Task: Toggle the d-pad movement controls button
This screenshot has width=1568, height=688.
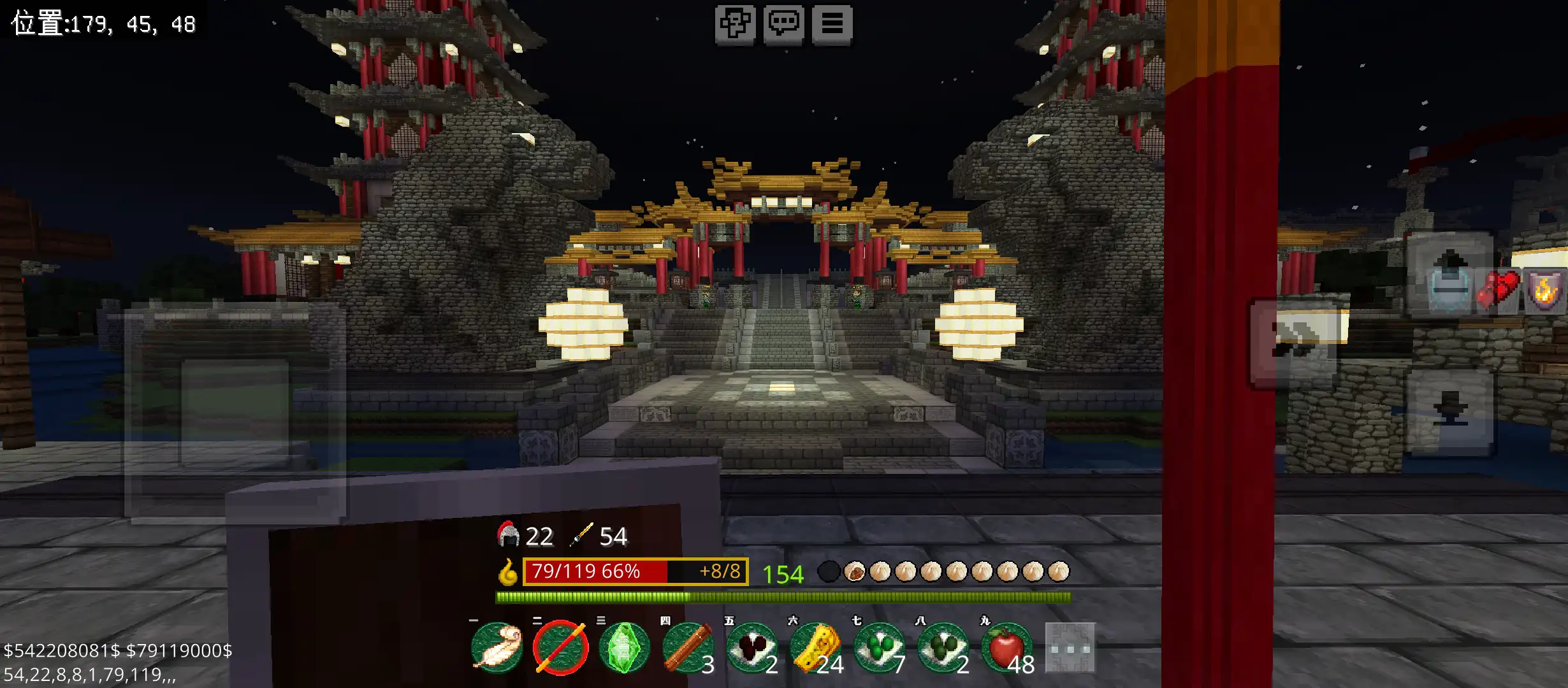Action: (735, 24)
